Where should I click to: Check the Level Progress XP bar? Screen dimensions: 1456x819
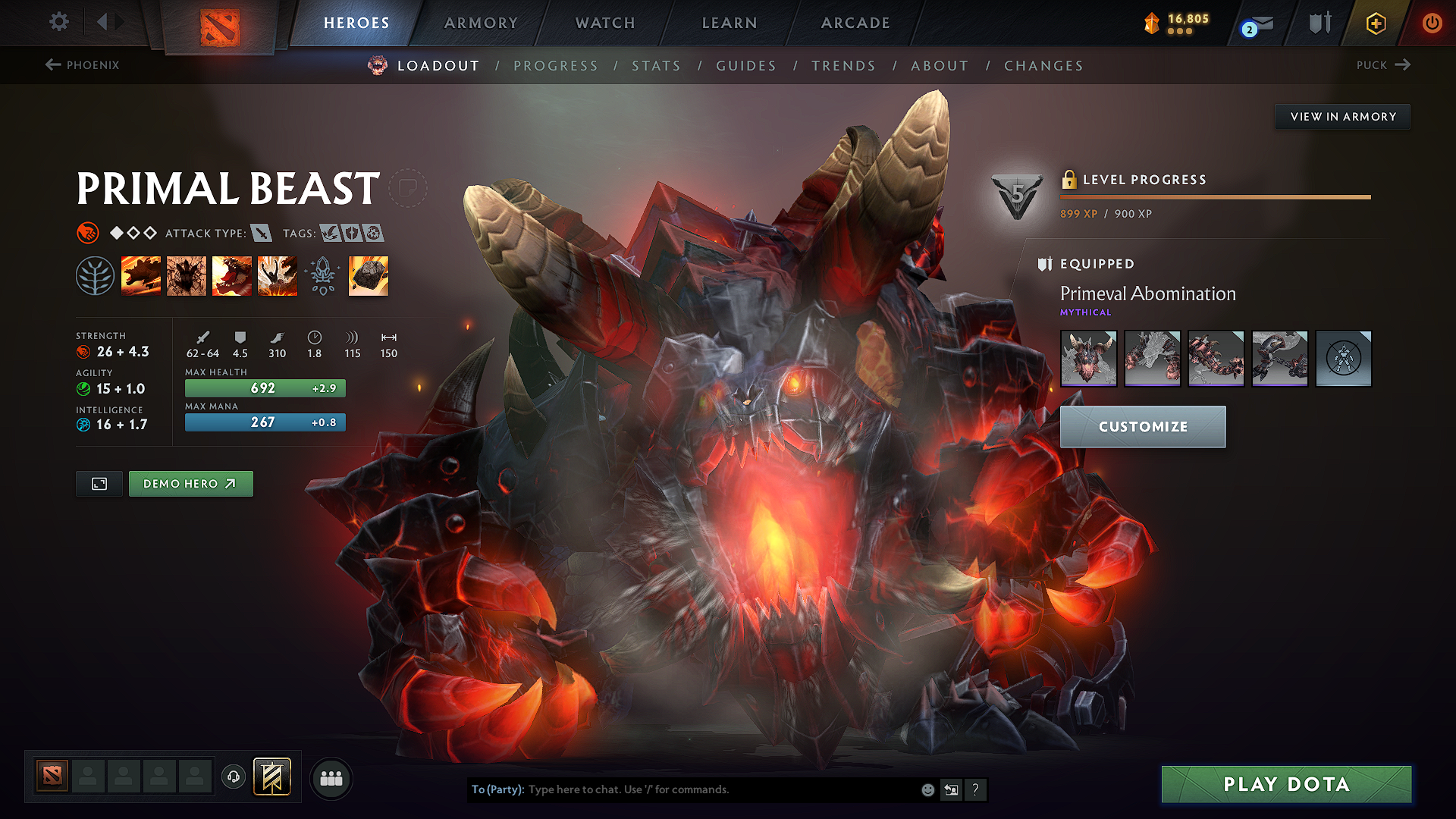tap(1215, 196)
